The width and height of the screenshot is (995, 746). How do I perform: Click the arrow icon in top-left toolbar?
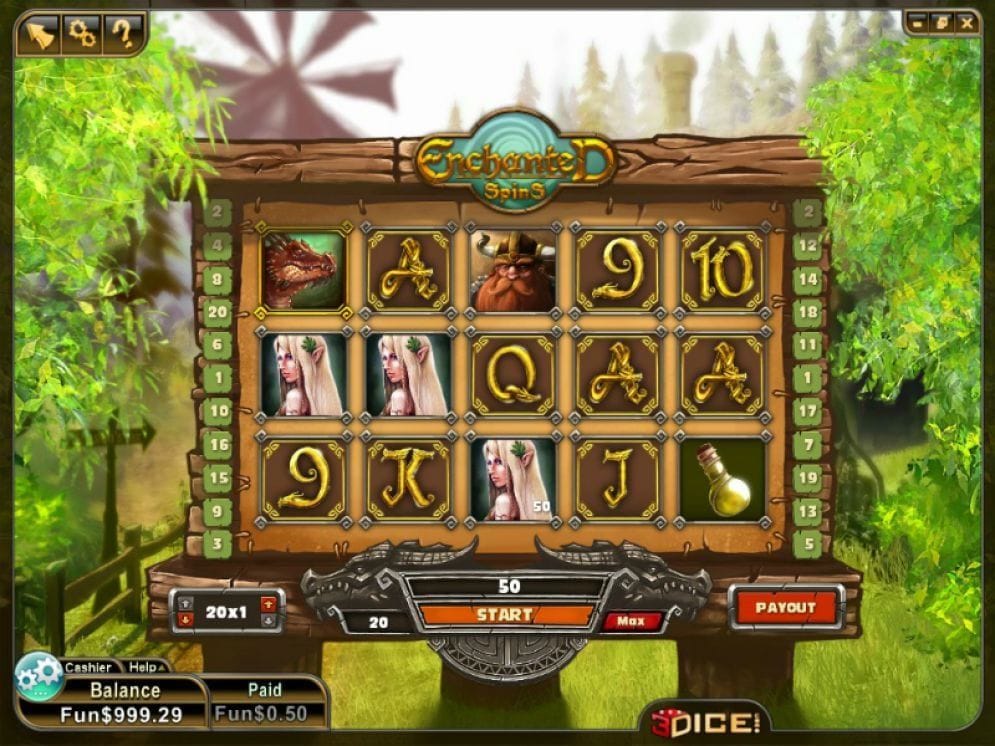click(39, 35)
